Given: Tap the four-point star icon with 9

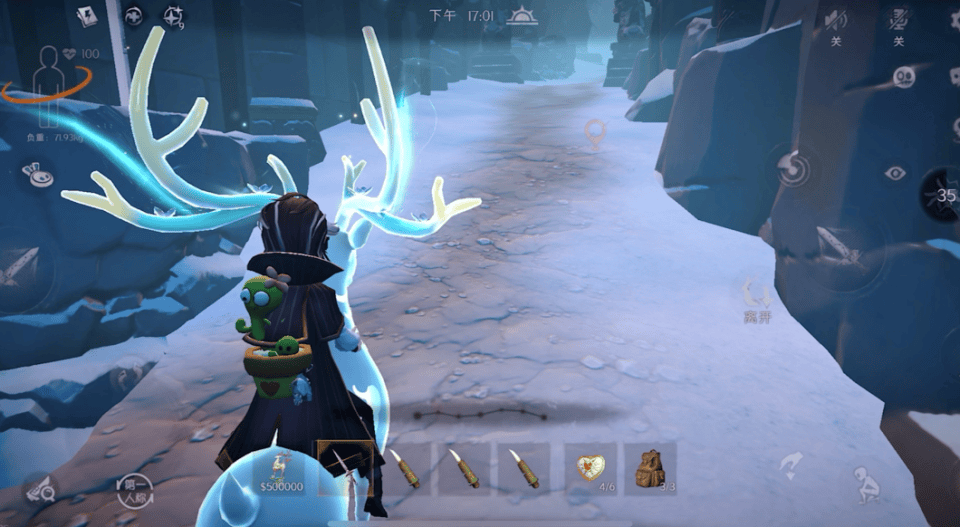Looking at the screenshot, I should (174, 16).
